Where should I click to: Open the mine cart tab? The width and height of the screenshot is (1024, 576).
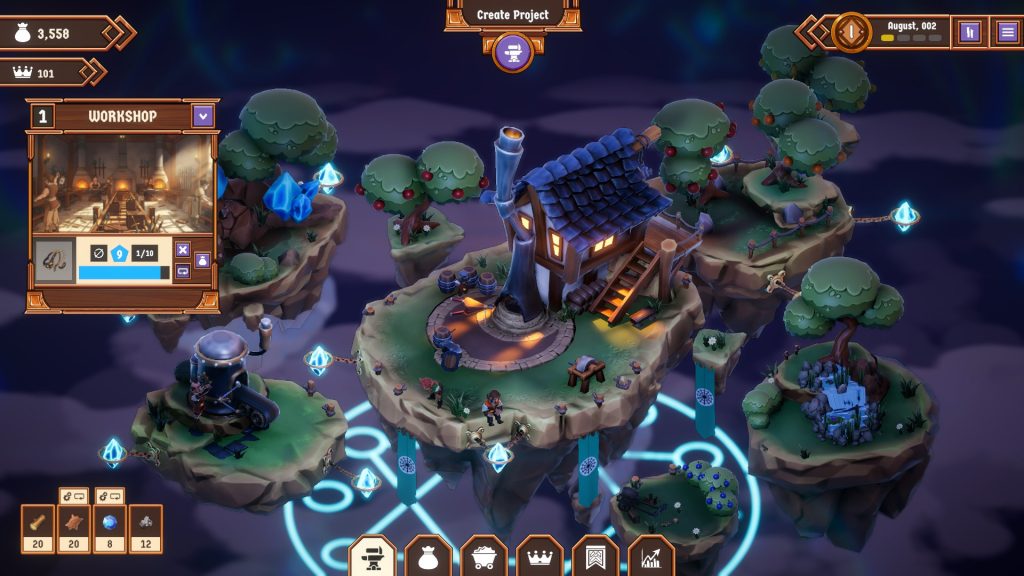click(x=484, y=558)
